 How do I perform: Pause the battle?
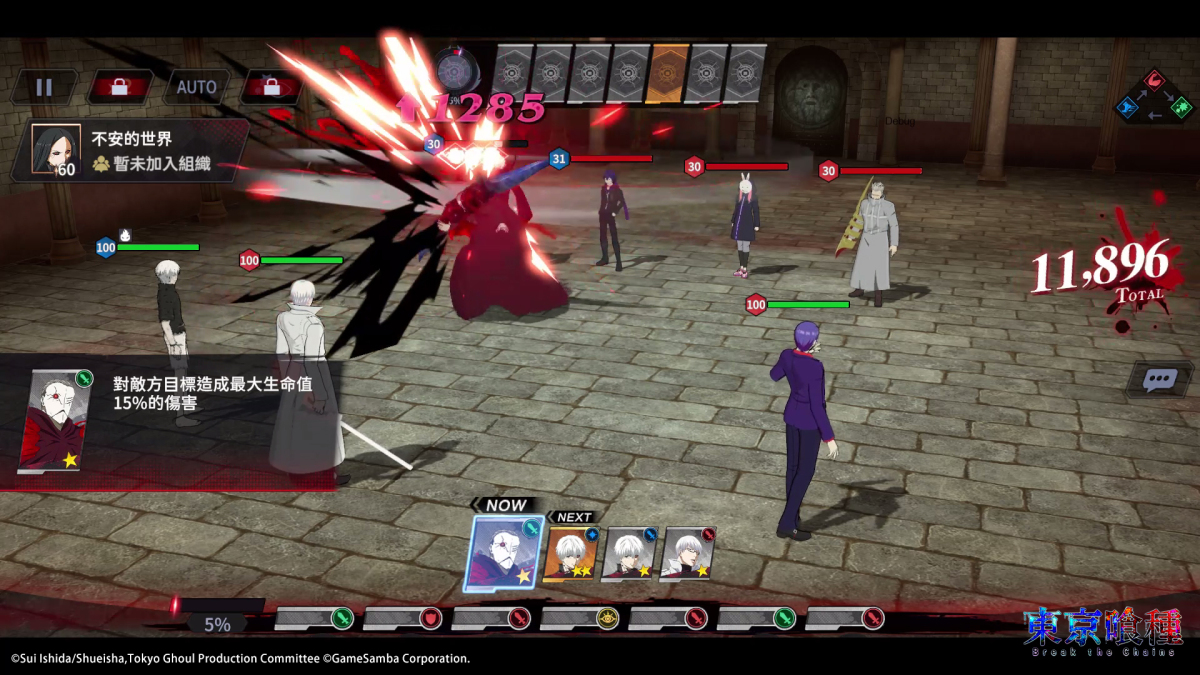point(43,87)
